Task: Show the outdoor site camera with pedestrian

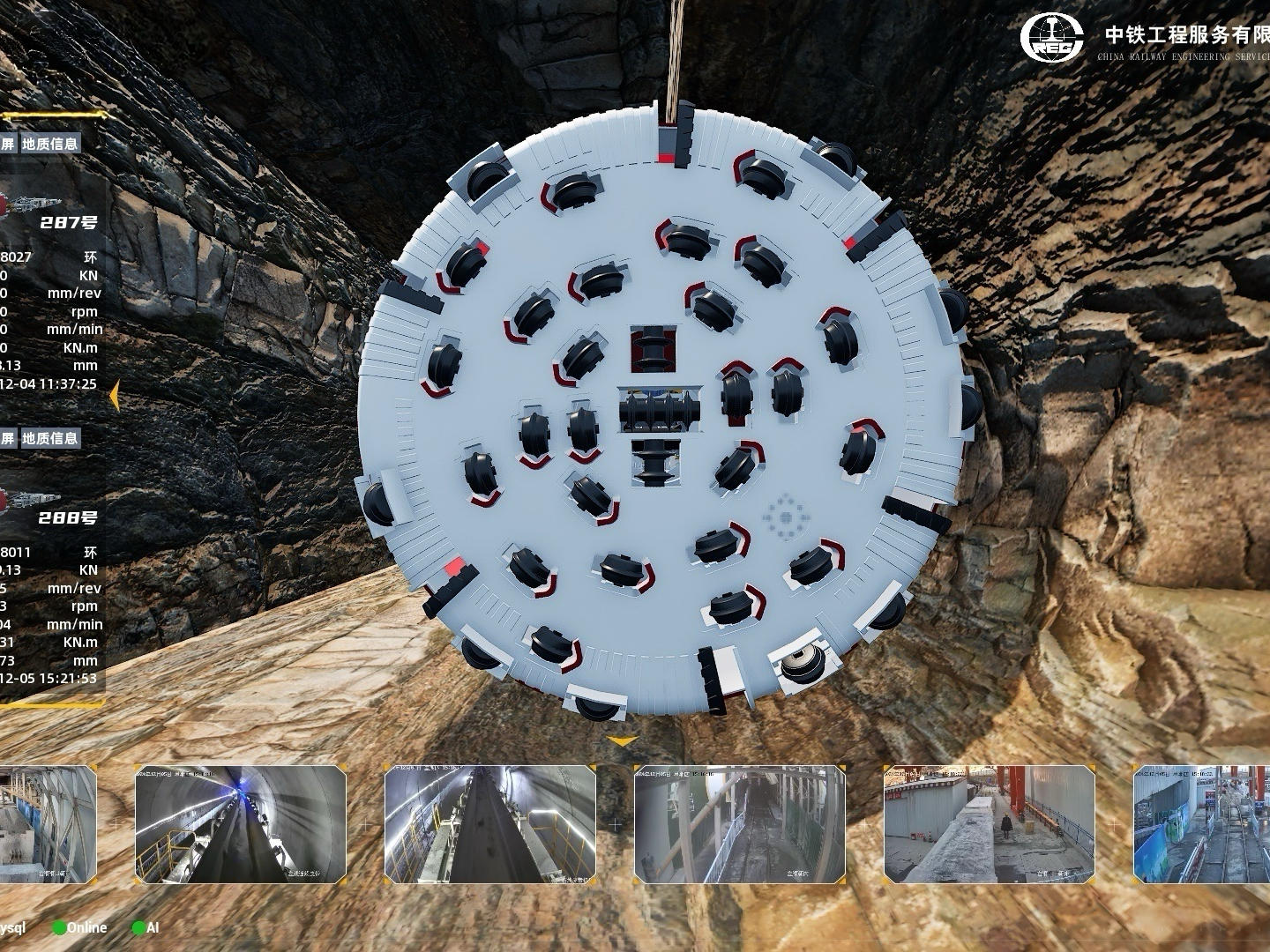Action: (x=990, y=824)
